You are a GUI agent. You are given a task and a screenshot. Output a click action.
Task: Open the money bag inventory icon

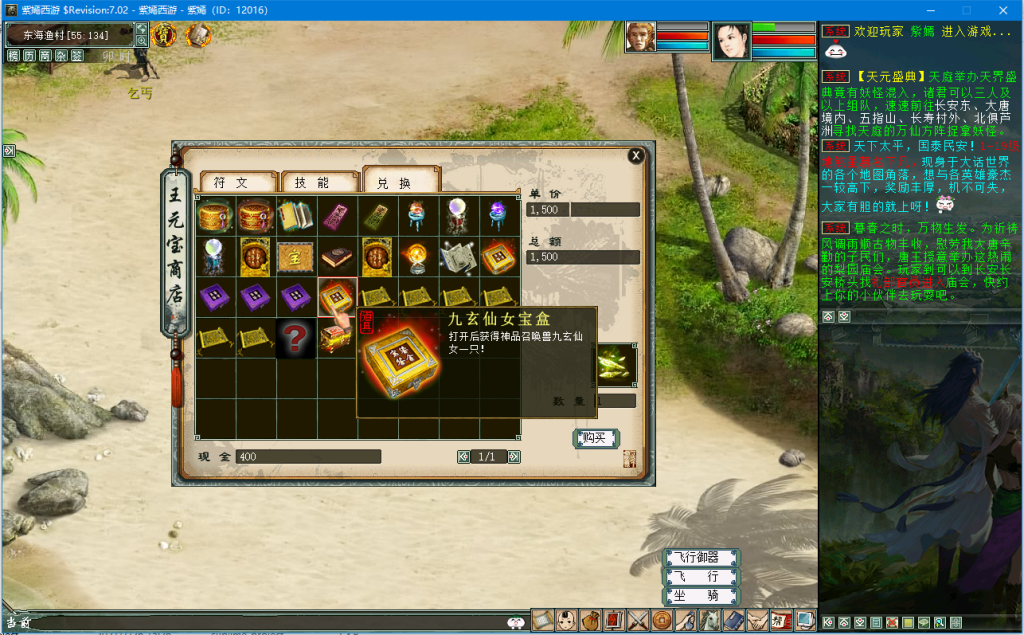591,621
